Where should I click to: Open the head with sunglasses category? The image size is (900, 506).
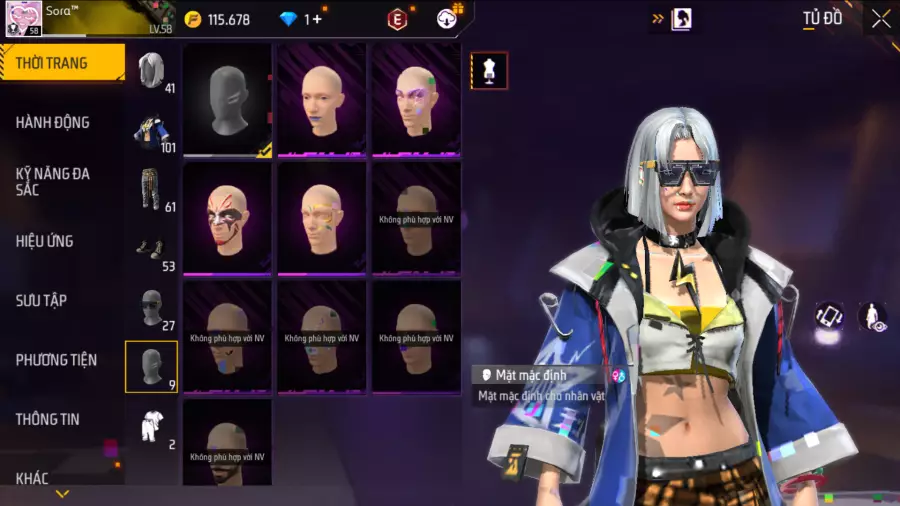[151, 308]
